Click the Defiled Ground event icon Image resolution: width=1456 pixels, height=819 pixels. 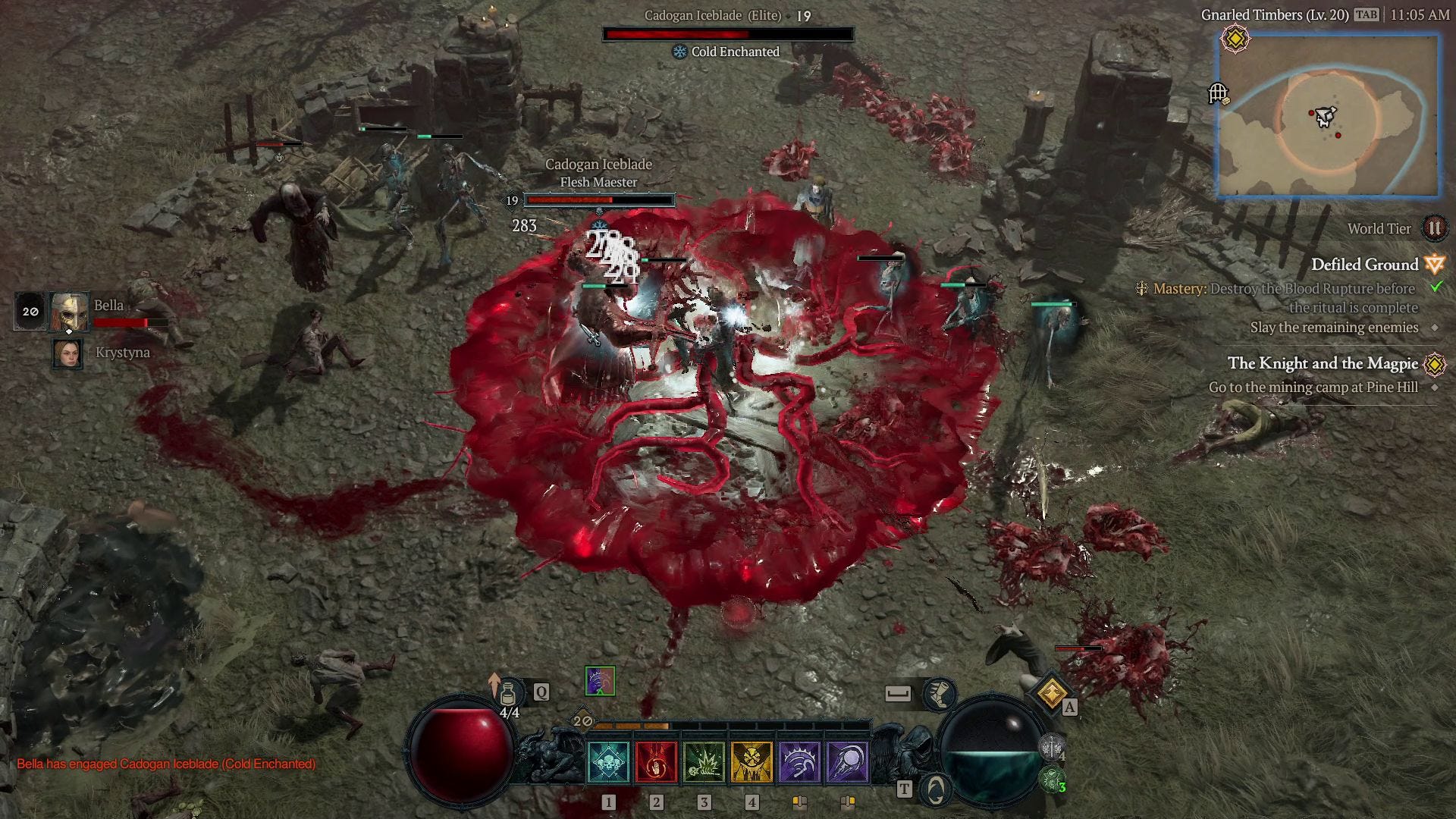tap(1434, 265)
